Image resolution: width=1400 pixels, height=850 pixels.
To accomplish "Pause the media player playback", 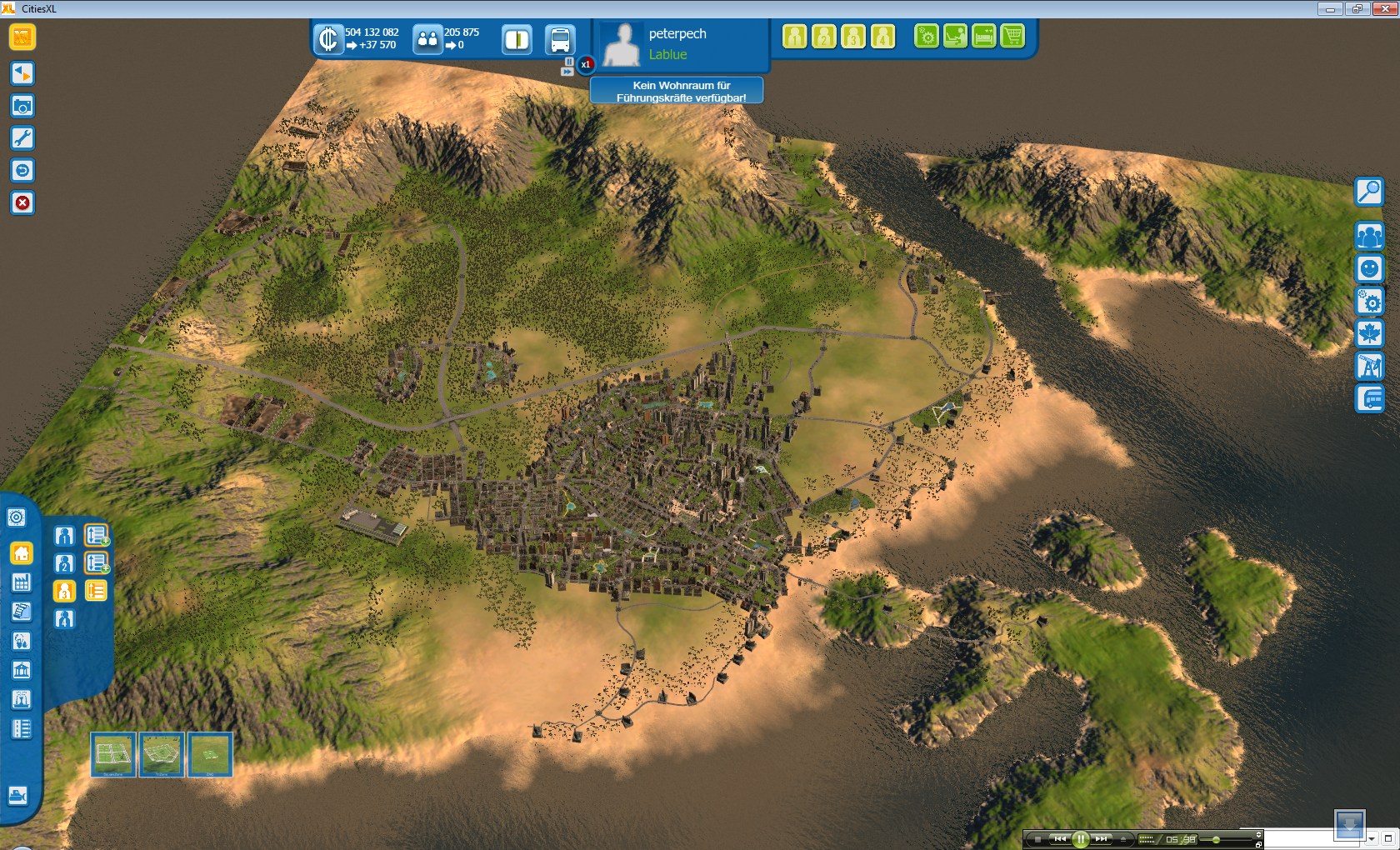I will point(1080,839).
